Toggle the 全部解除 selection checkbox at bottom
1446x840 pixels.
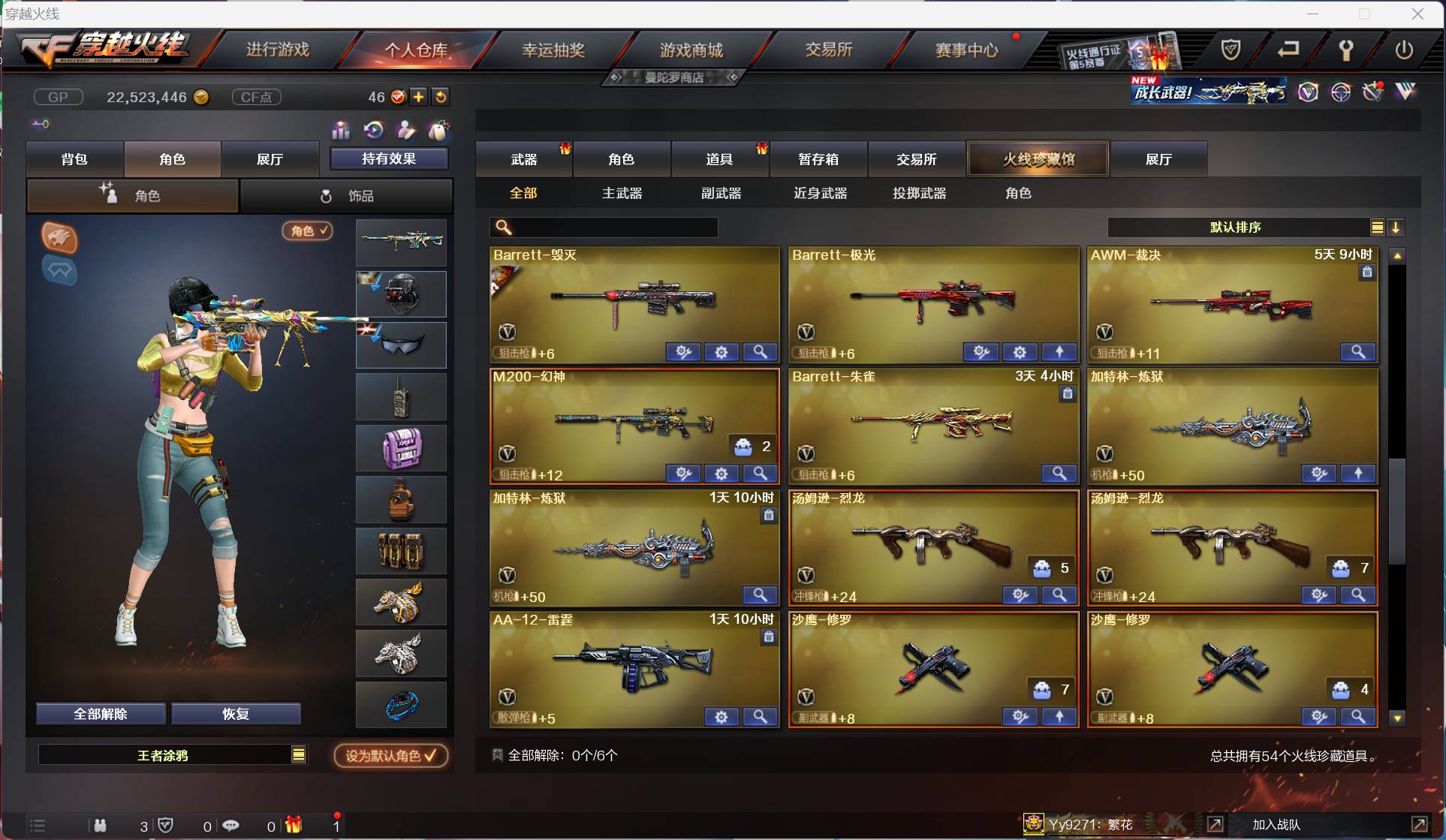click(497, 754)
